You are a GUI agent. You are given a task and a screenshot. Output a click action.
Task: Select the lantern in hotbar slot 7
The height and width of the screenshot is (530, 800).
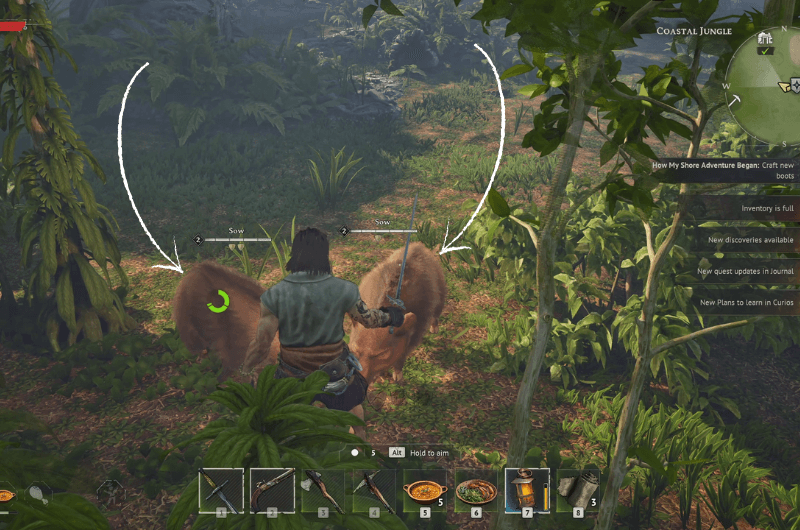pos(527,490)
